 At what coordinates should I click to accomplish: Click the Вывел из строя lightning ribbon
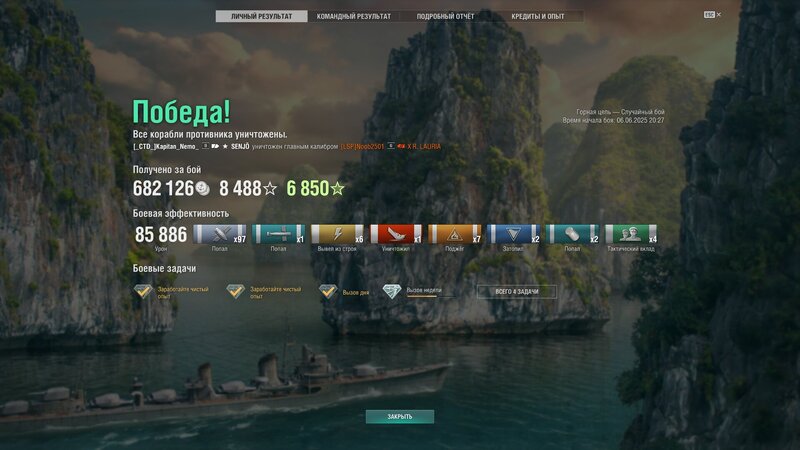click(x=337, y=234)
